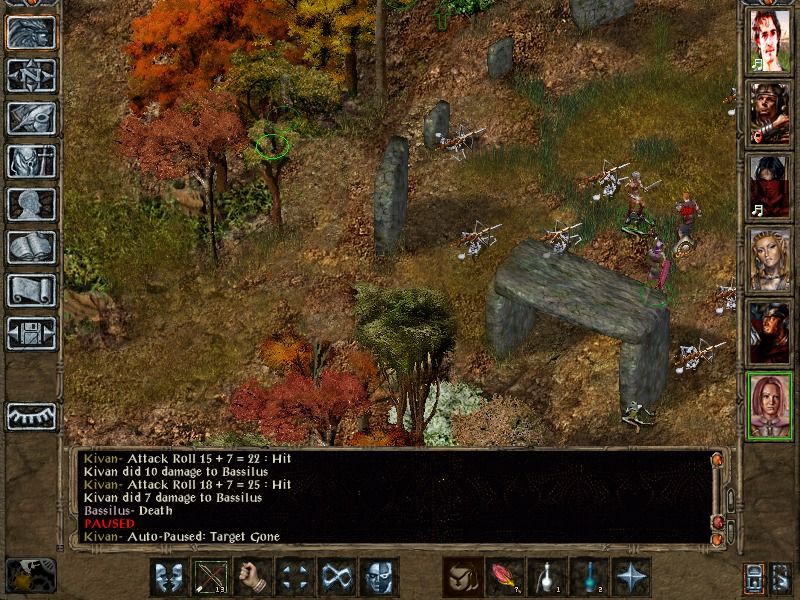Open the bag use-item button
Image resolution: width=800 pixels, height=600 pixels.
click(x=463, y=577)
